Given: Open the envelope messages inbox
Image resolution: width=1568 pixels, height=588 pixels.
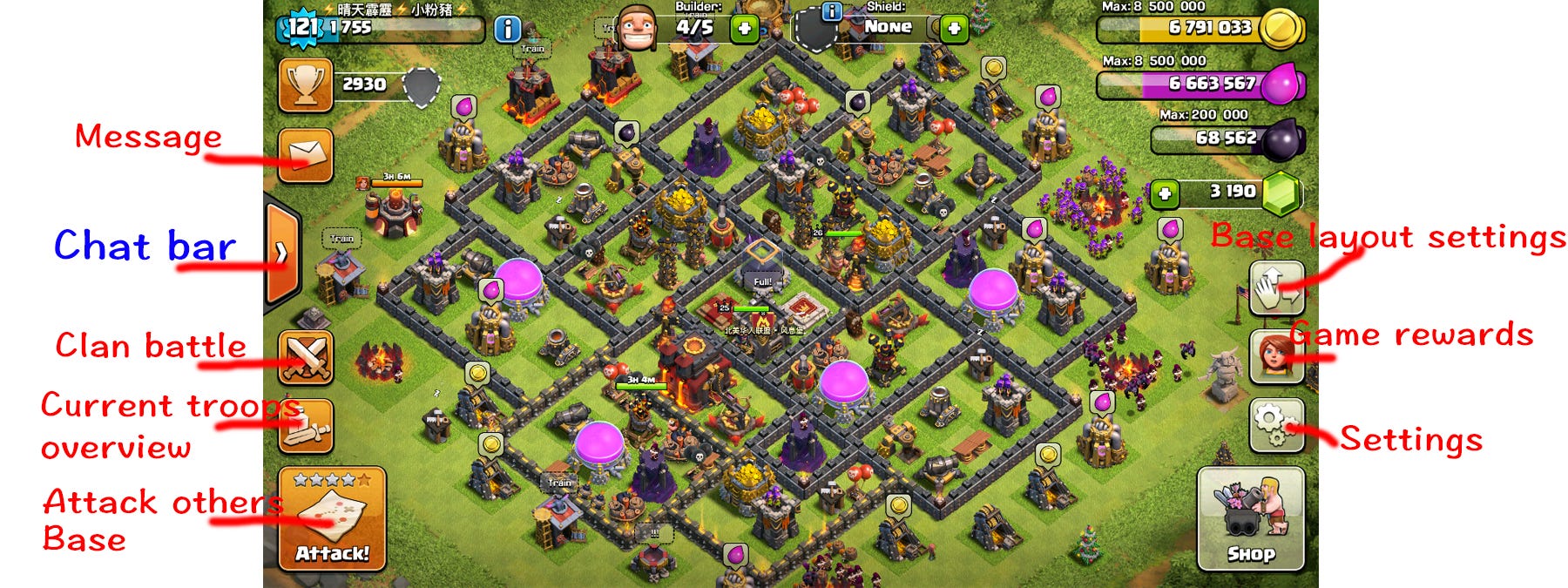Looking at the screenshot, I should pyautogui.click(x=306, y=155).
